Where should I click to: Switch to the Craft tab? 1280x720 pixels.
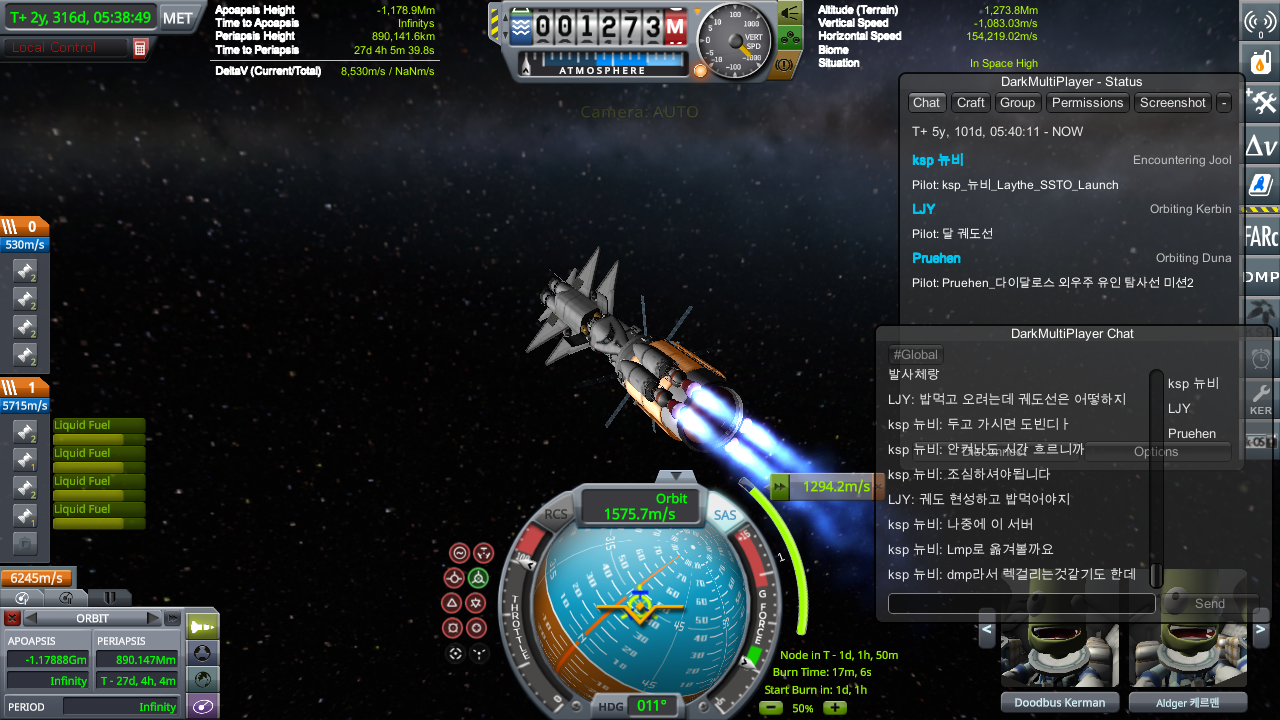(970, 103)
